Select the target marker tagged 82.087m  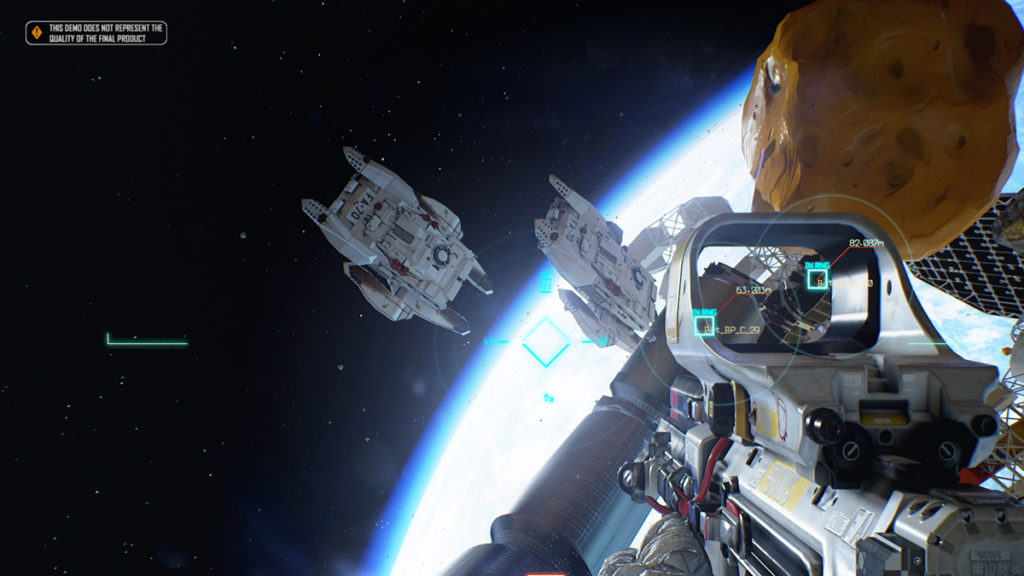pos(817,279)
